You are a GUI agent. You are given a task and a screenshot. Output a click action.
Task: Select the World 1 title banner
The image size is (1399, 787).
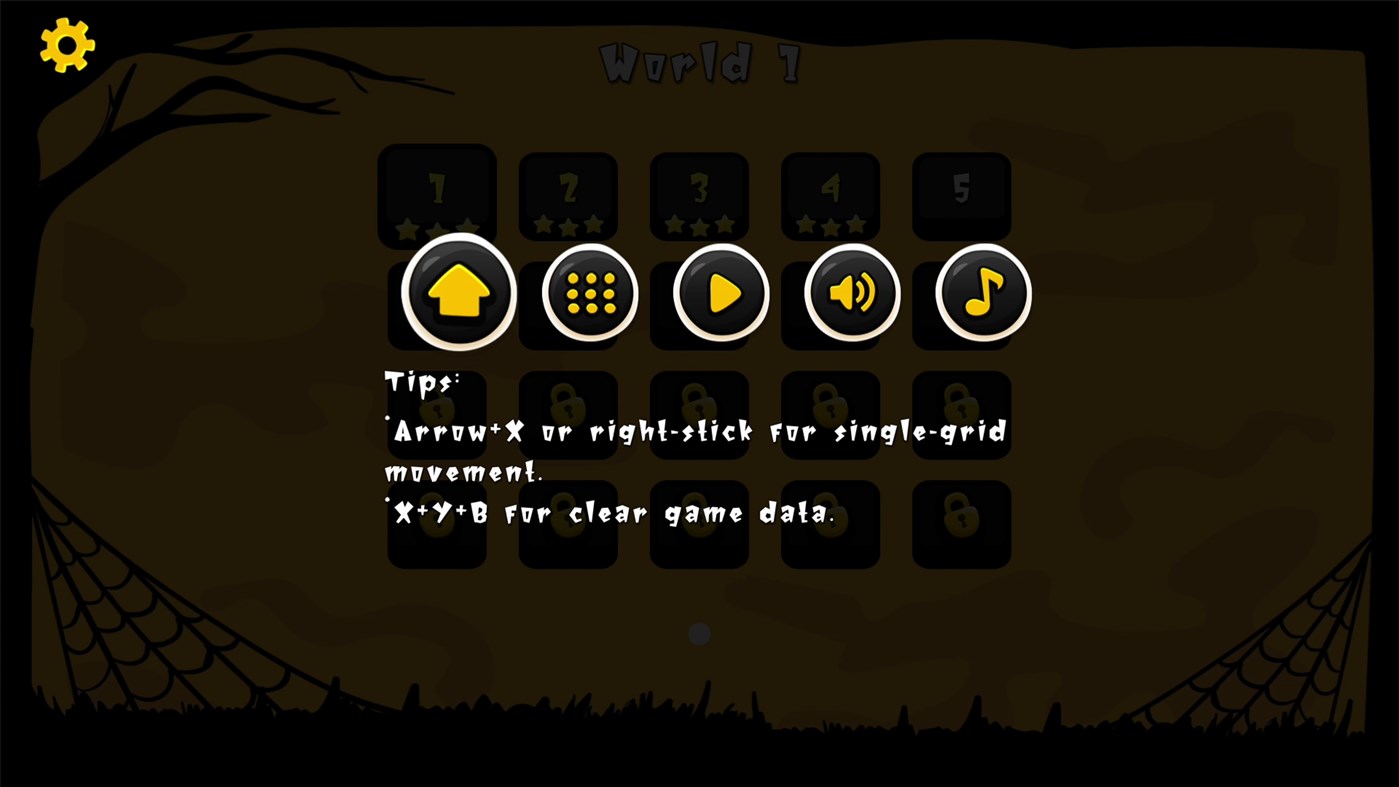click(x=699, y=62)
